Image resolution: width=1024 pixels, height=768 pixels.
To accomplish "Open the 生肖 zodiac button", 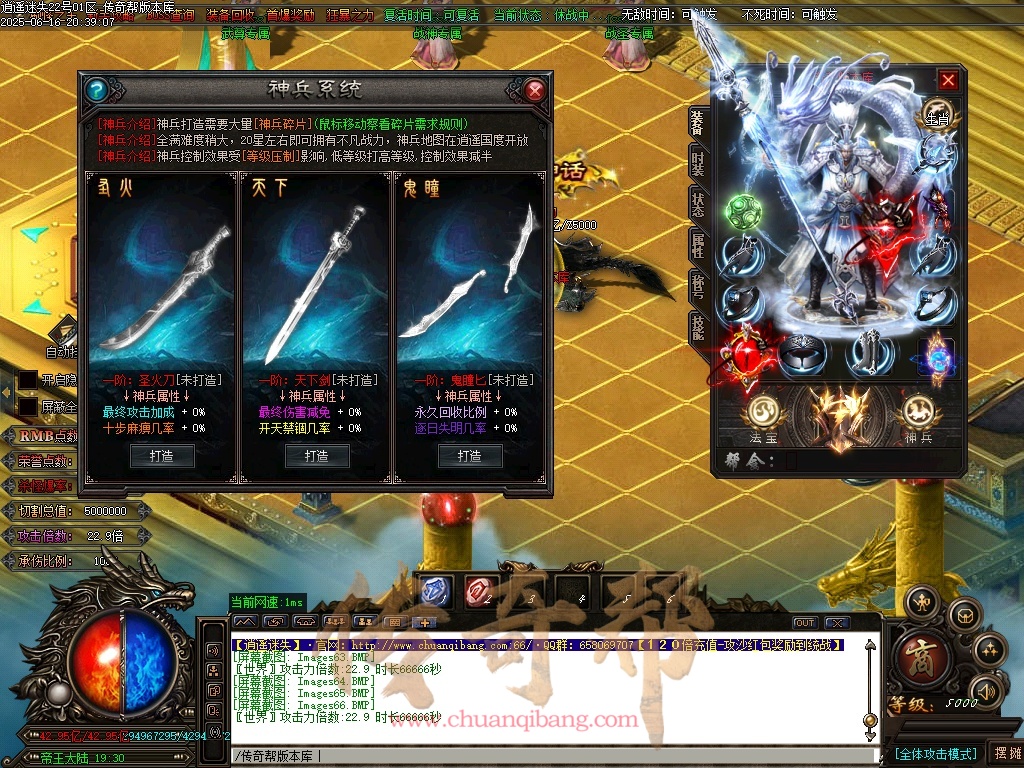I will point(936,114).
